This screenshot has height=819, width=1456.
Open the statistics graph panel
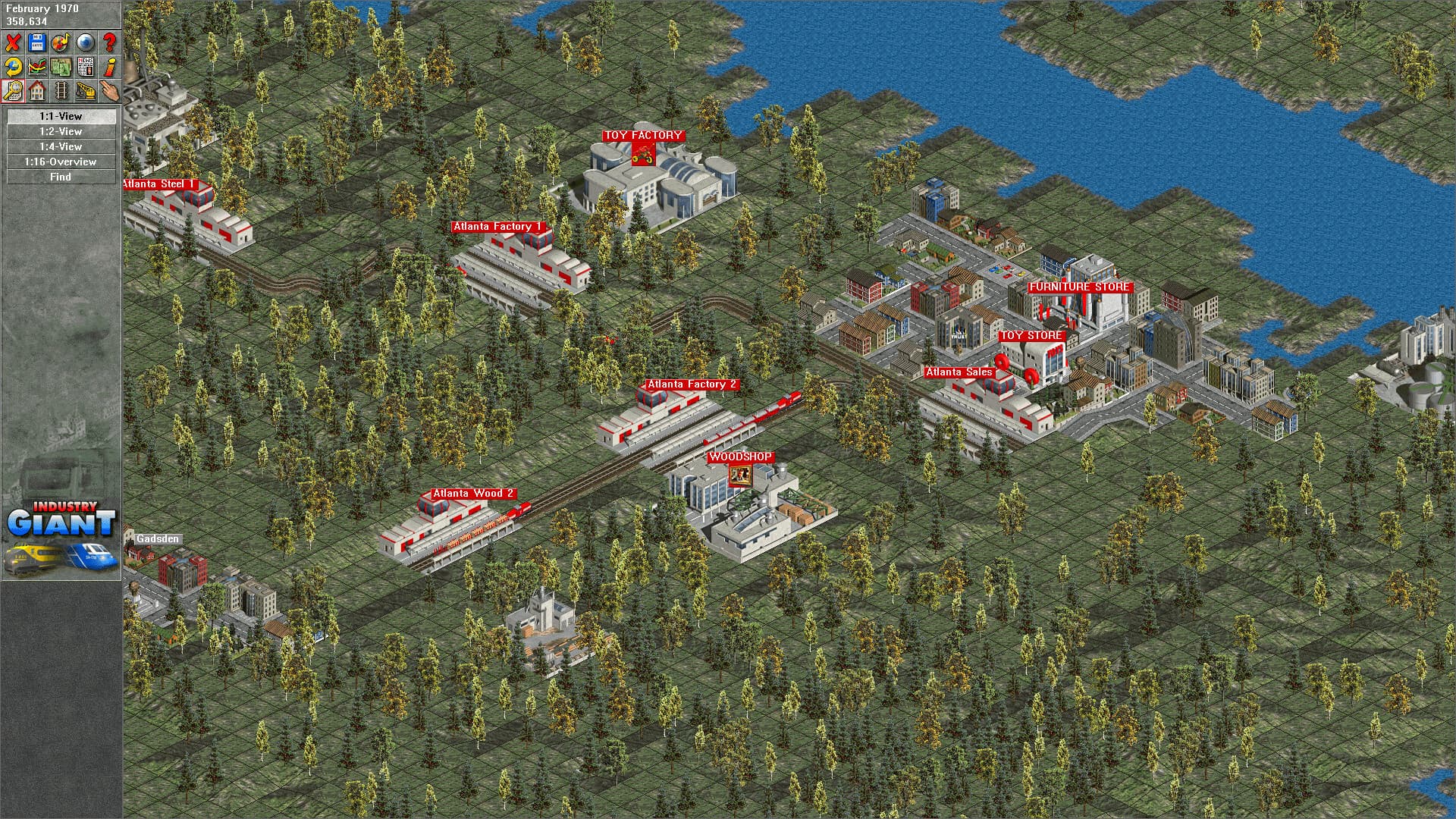[x=36, y=67]
